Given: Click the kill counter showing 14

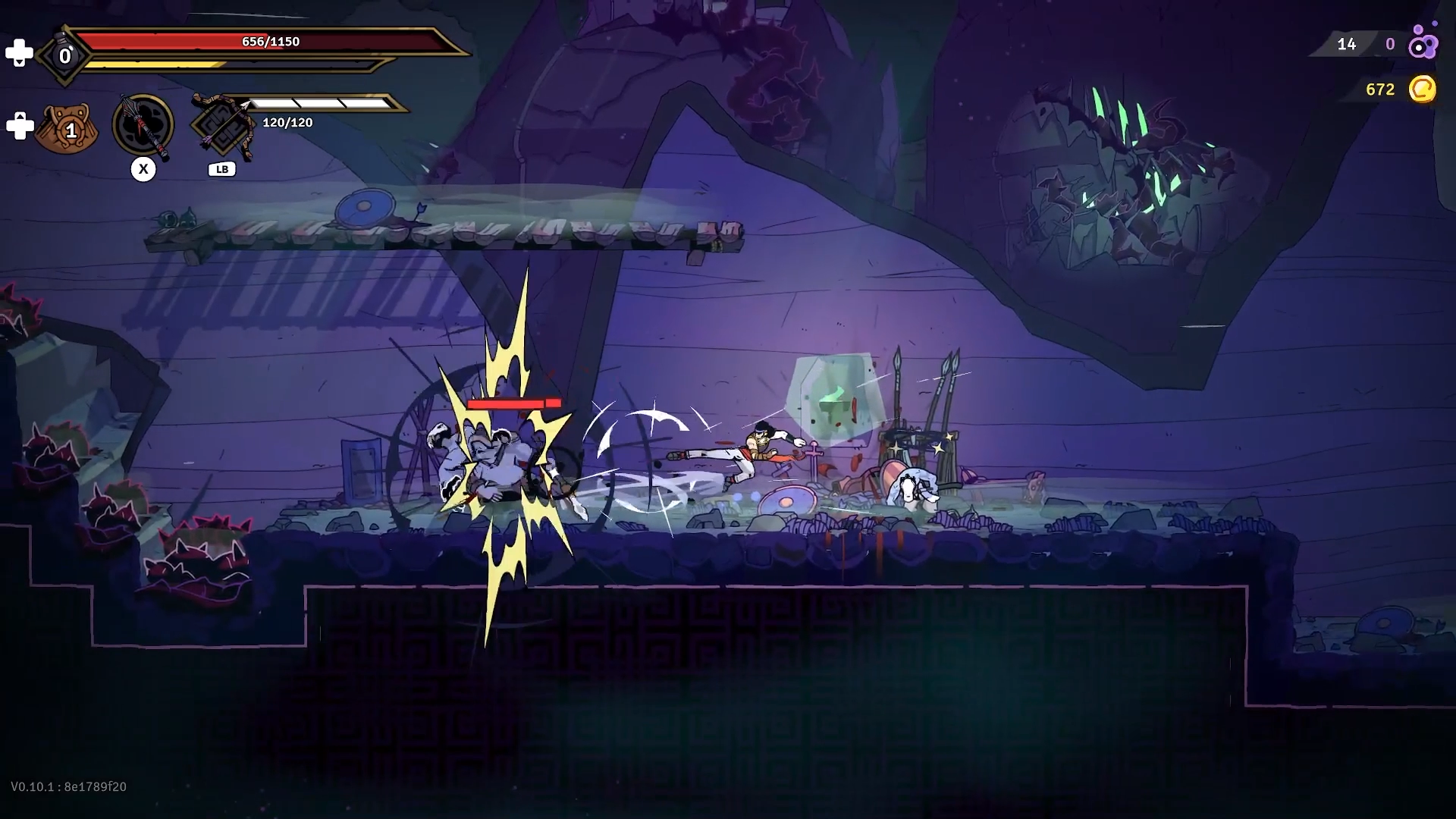Looking at the screenshot, I should pyautogui.click(x=1348, y=44).
